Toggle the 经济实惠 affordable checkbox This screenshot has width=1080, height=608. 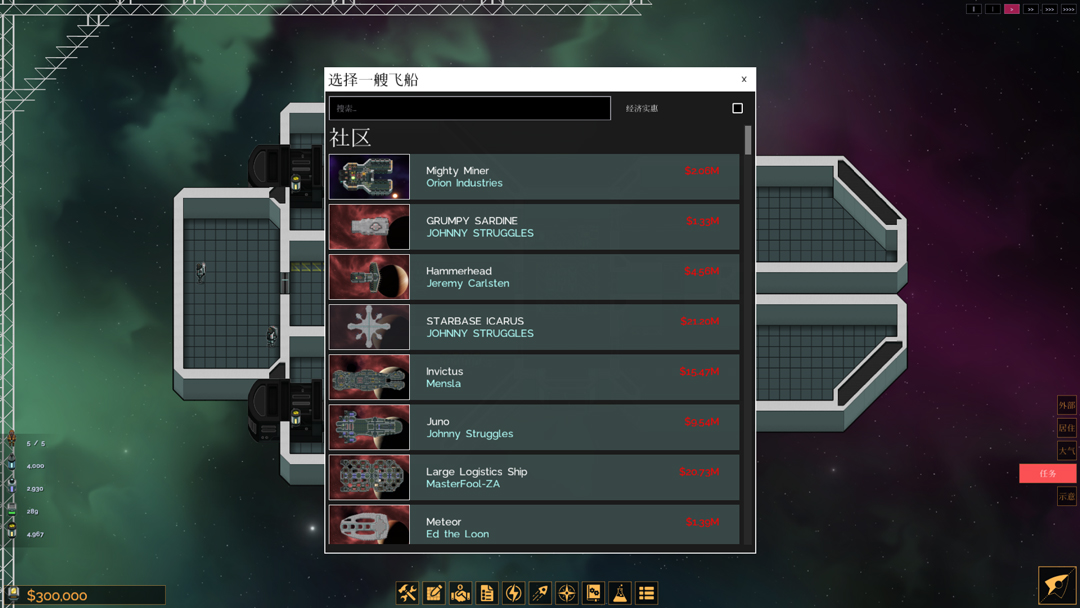[738, 108]
